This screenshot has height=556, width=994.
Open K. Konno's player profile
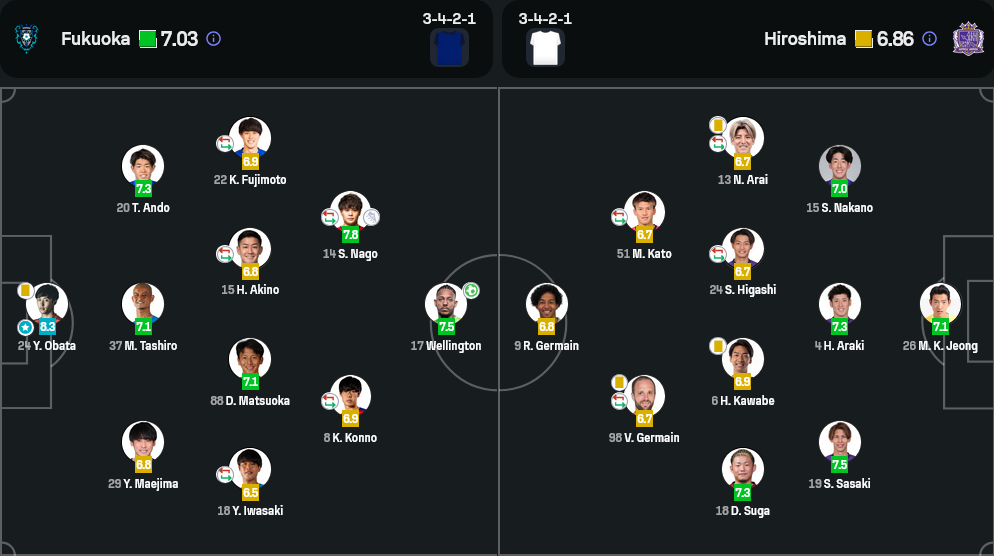(350, 396)
